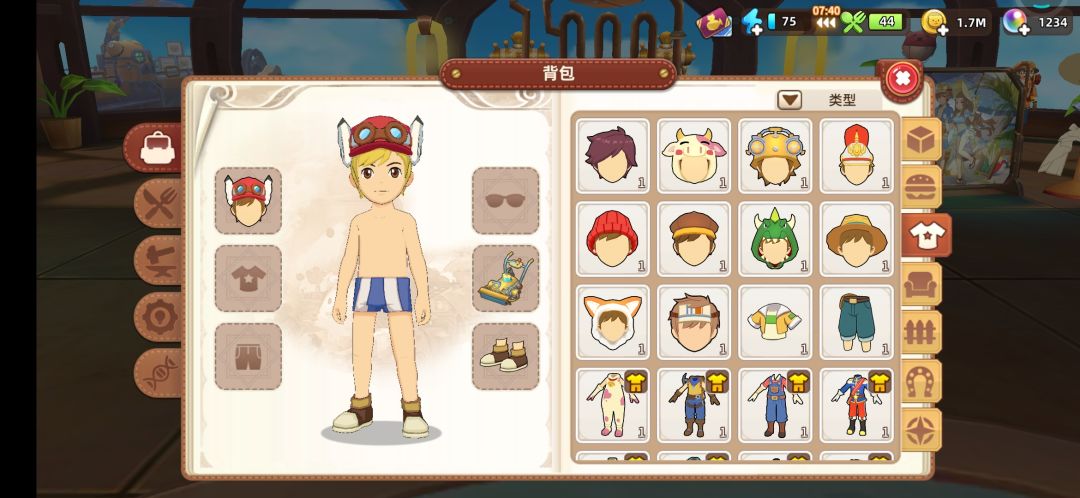Image resolution: width=1080 pixels, height=498 pixels.
Task: Click the gold coin currency icon
Action: (x=933, y=22)
